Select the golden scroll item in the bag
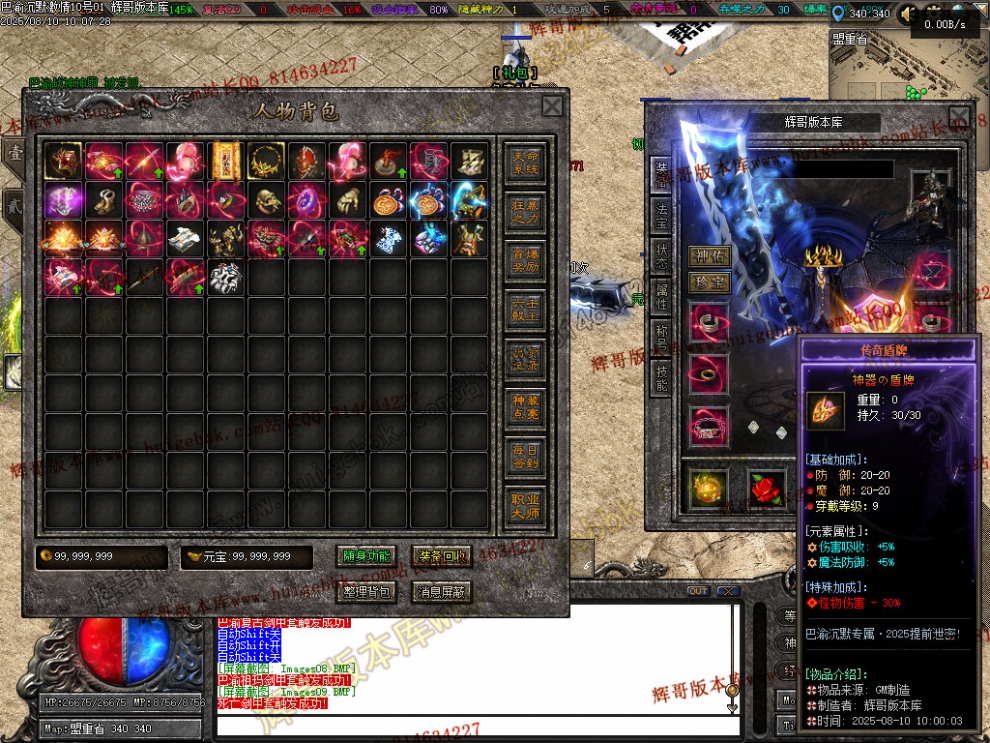Screen dimensions: 990x743 coord(226,160)
